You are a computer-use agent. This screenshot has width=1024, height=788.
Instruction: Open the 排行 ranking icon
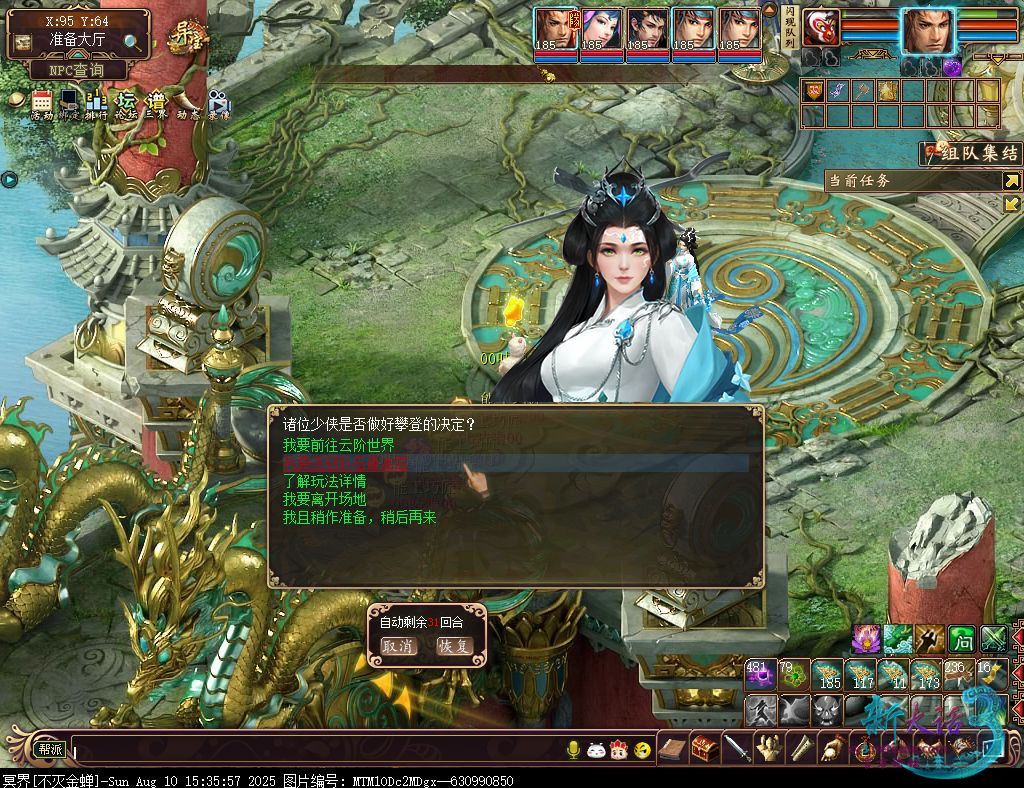(x=97, y=103)
